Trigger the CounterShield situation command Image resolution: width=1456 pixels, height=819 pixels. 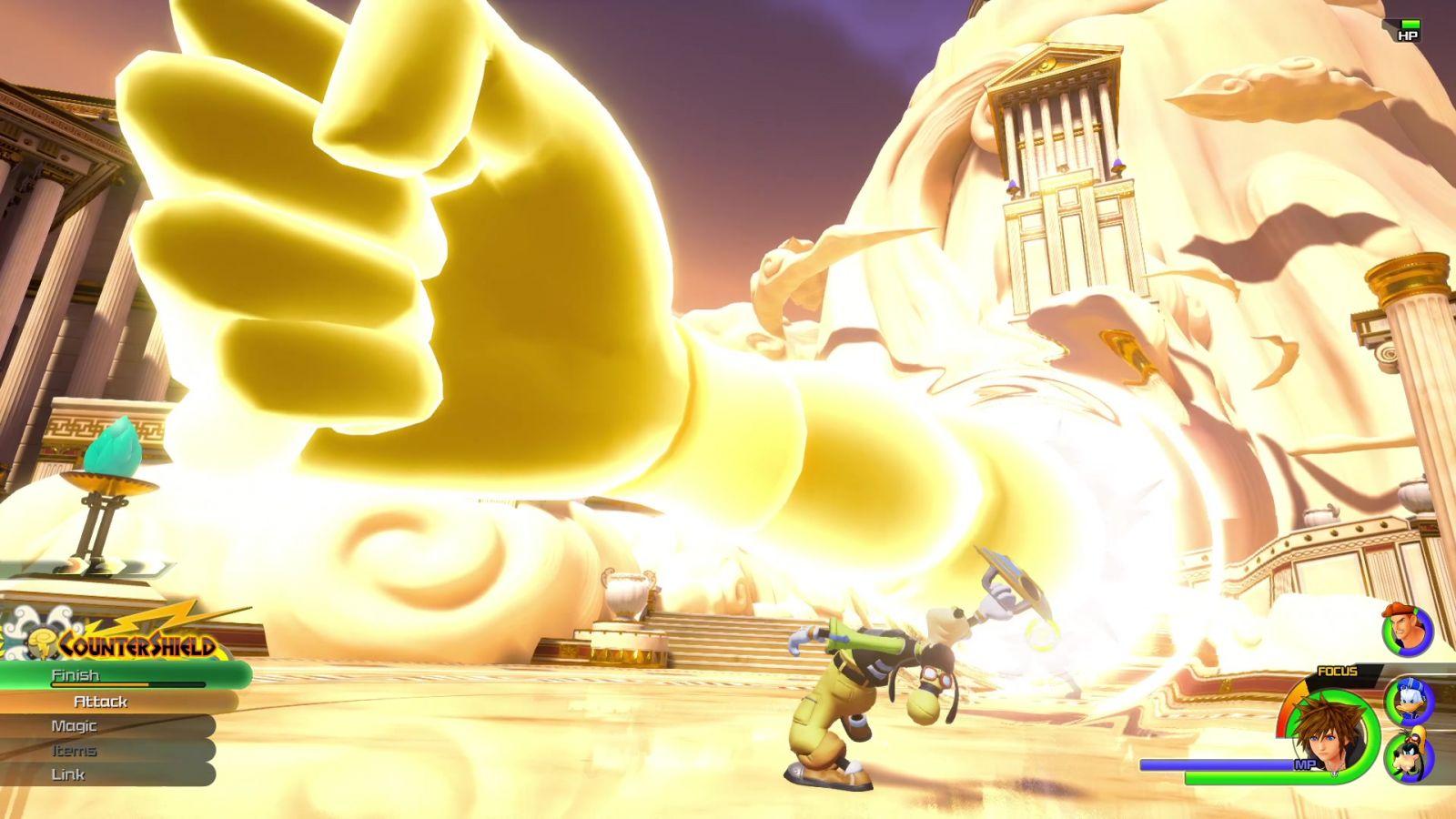point(136,645)
